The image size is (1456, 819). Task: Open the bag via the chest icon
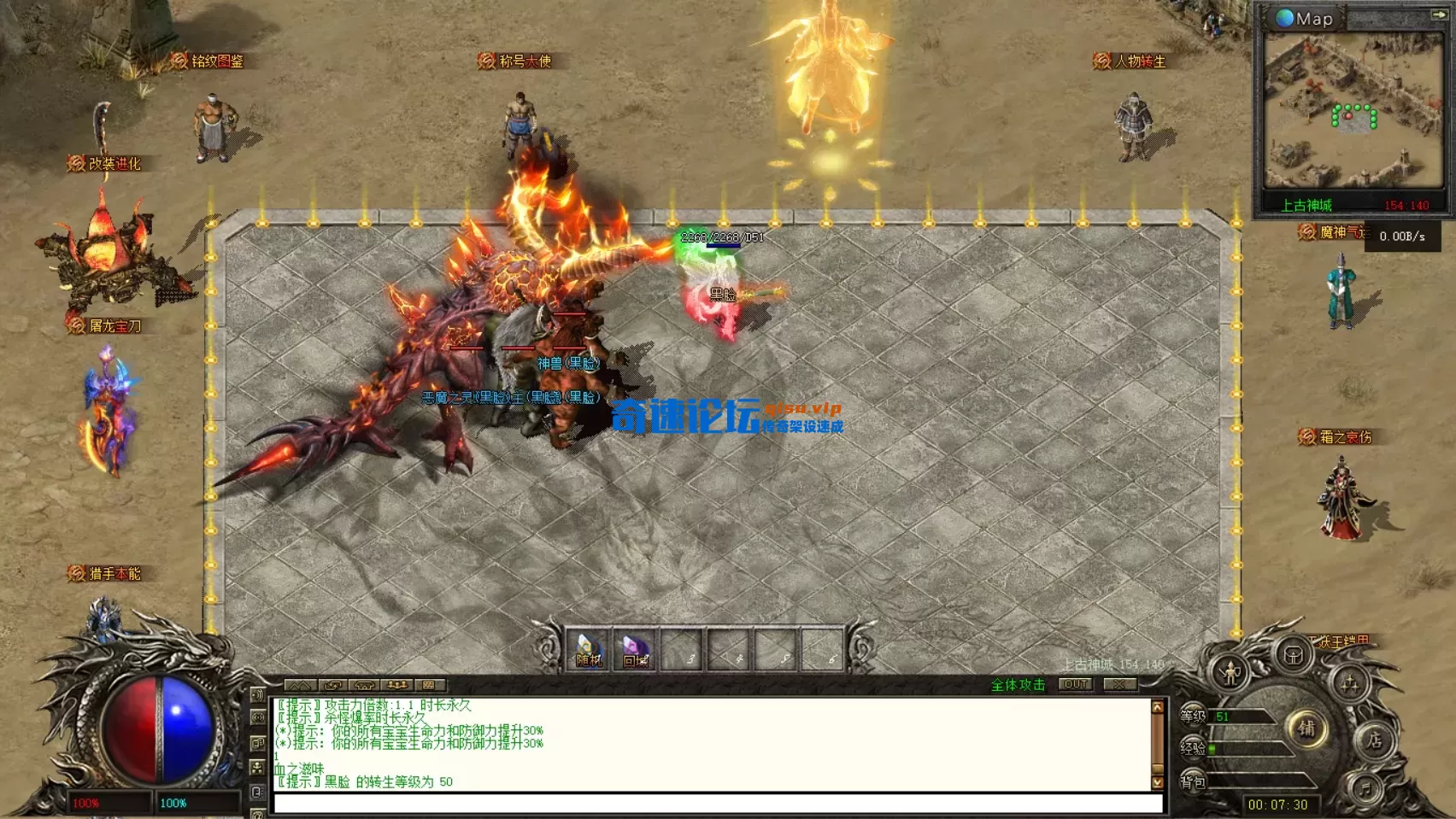click(x=1294, y=656)
